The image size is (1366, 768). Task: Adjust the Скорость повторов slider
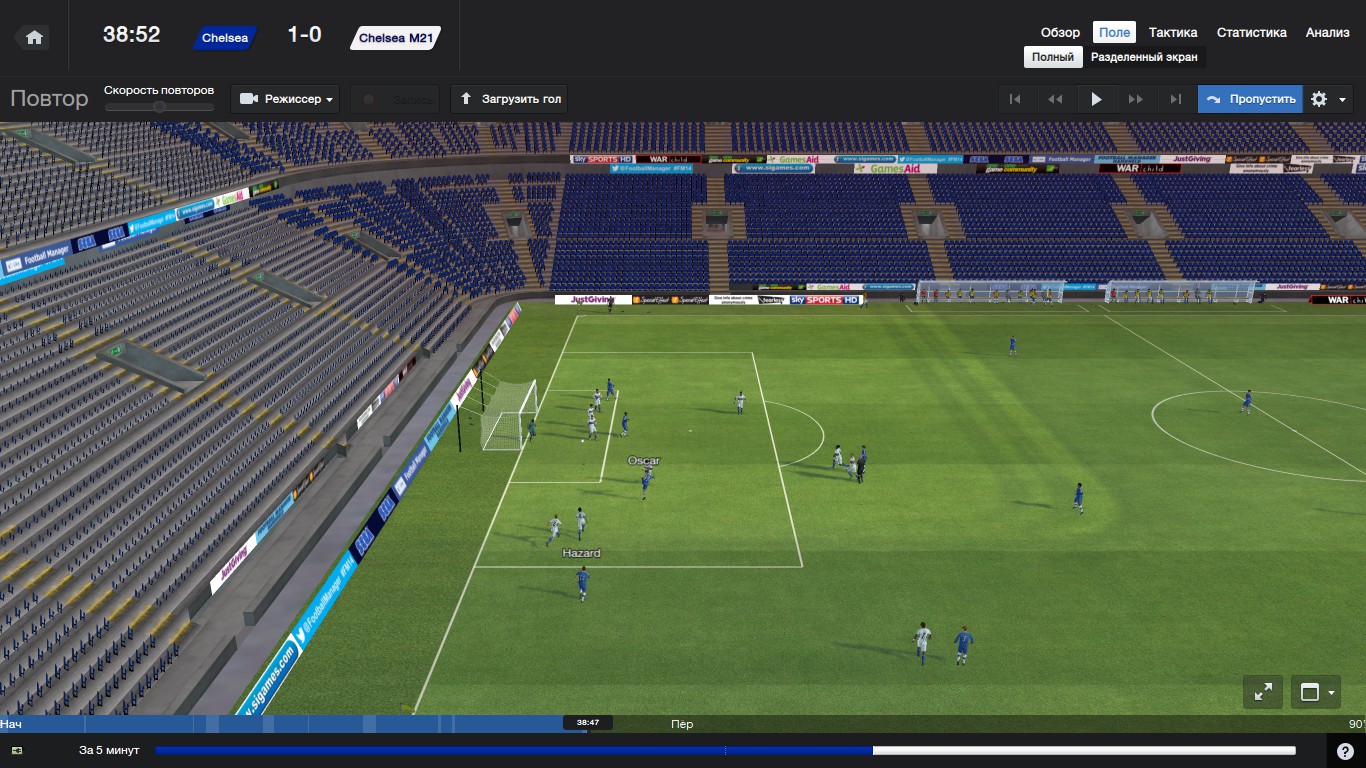pos(159,107)
